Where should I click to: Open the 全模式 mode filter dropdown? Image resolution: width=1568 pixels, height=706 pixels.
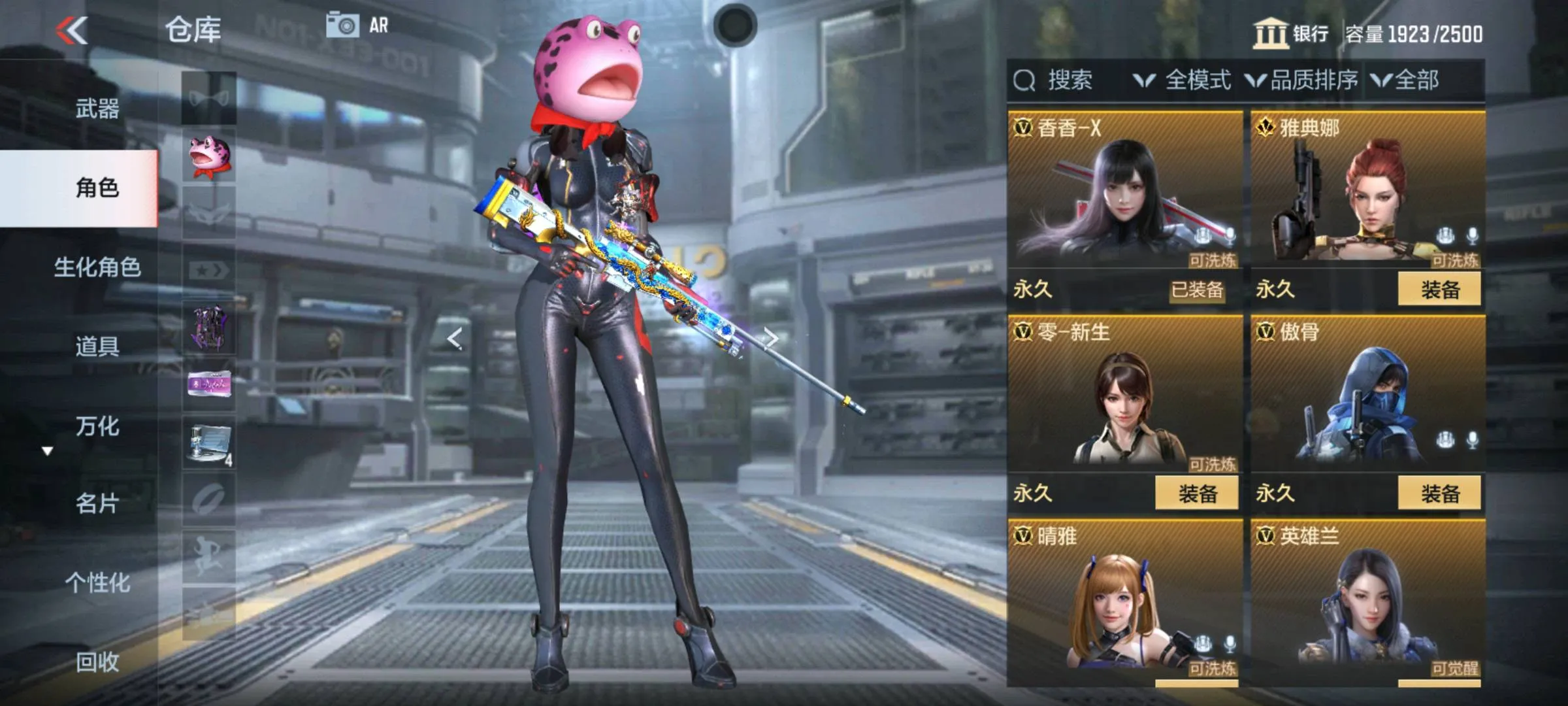click(1183, 80)
